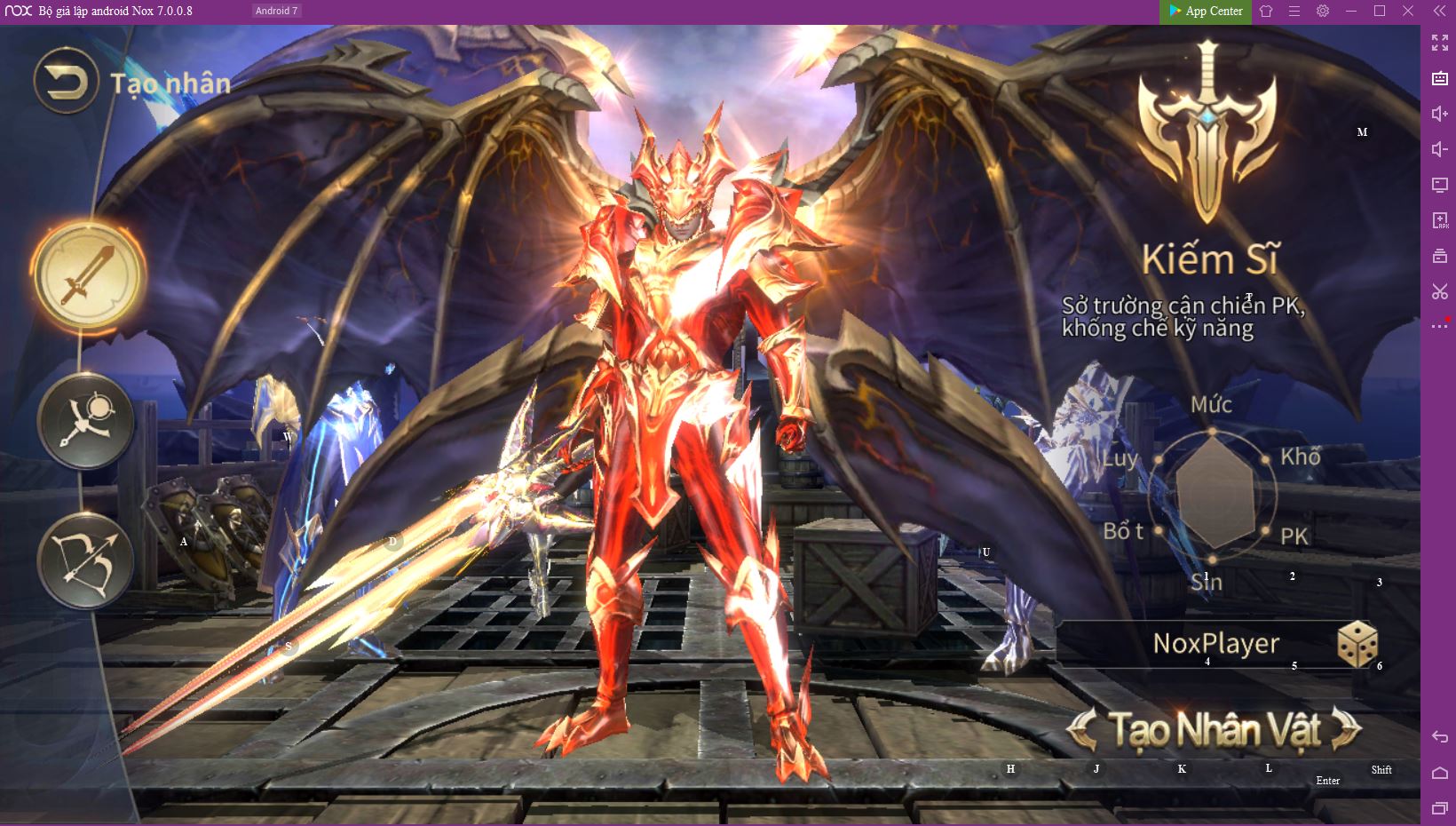Viewport: 1456px width, 826px height.
Task: Collapse the Nox sidebar with the double arrows
Action: 1440,12
